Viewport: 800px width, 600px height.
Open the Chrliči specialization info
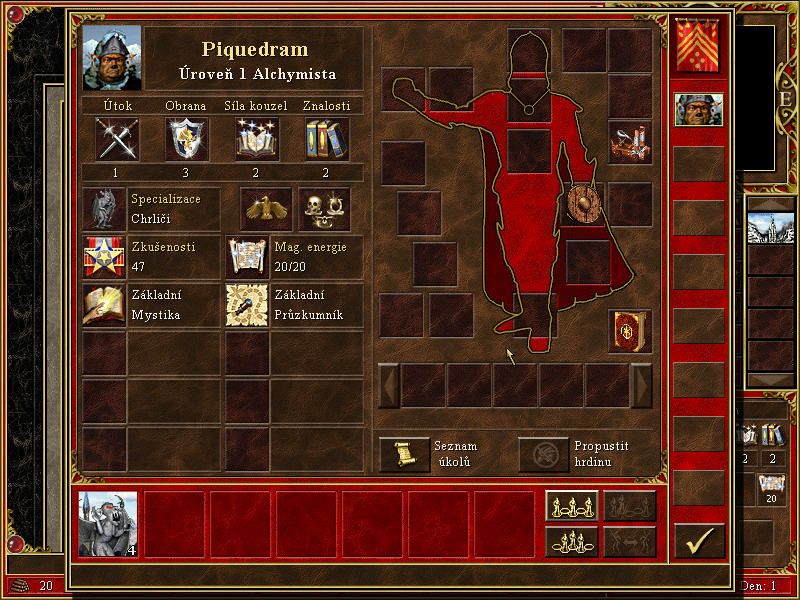(x=104, y=209)
